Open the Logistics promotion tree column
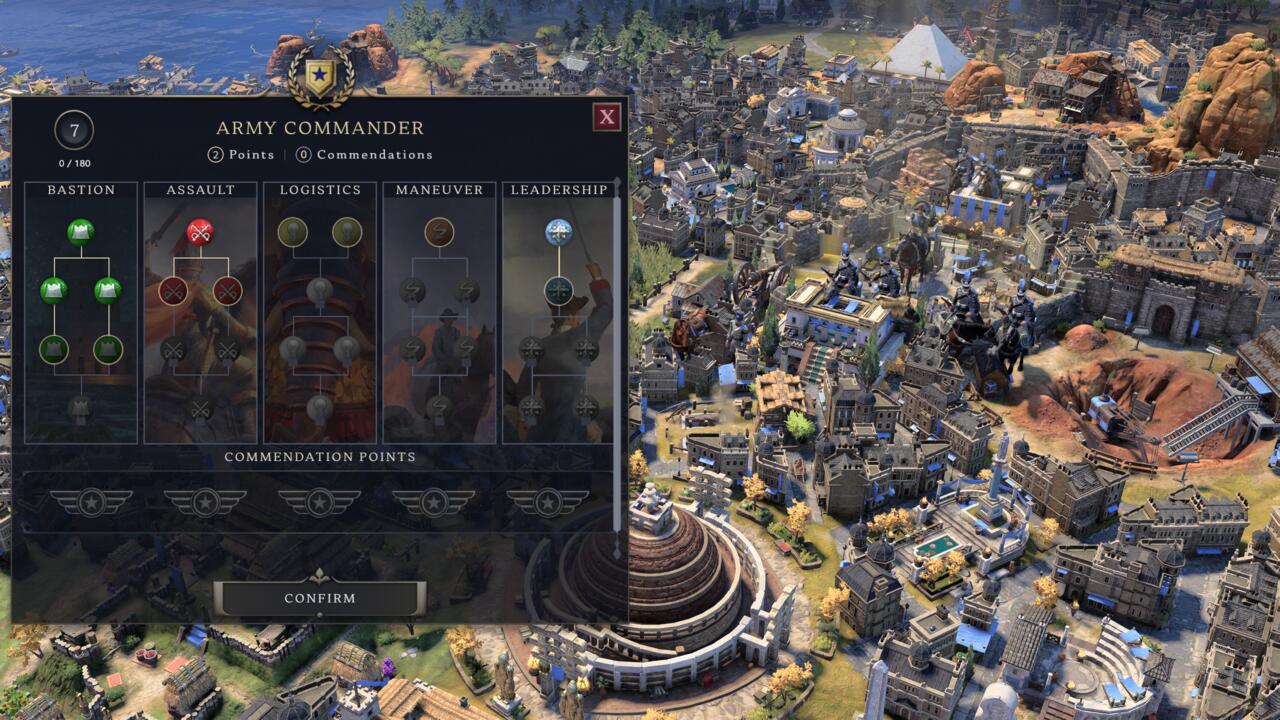This screenshot has width=1280, height=720. pos(320,189)
